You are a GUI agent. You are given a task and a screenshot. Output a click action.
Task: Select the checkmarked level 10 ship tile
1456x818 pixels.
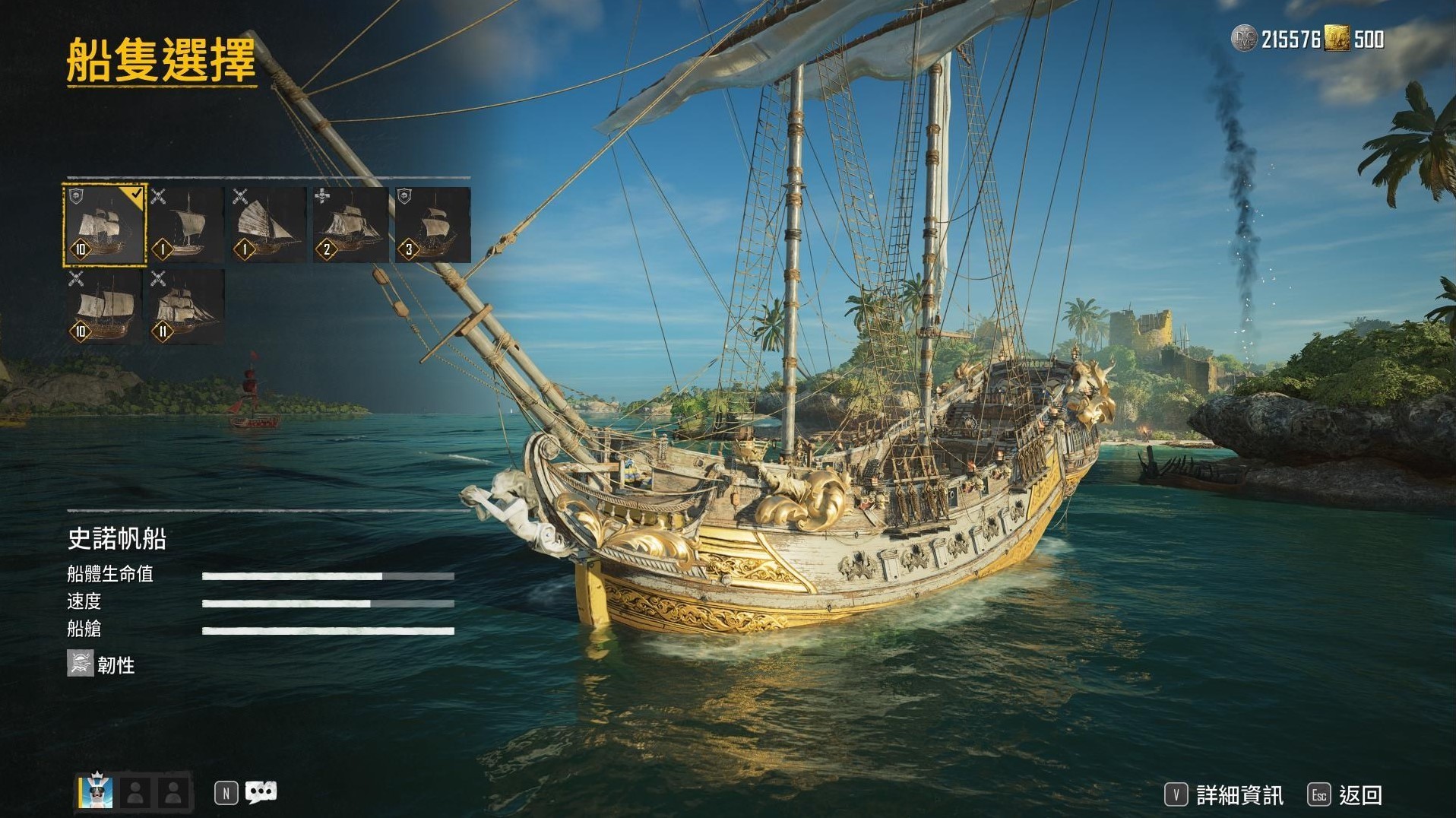pos(104,226)
